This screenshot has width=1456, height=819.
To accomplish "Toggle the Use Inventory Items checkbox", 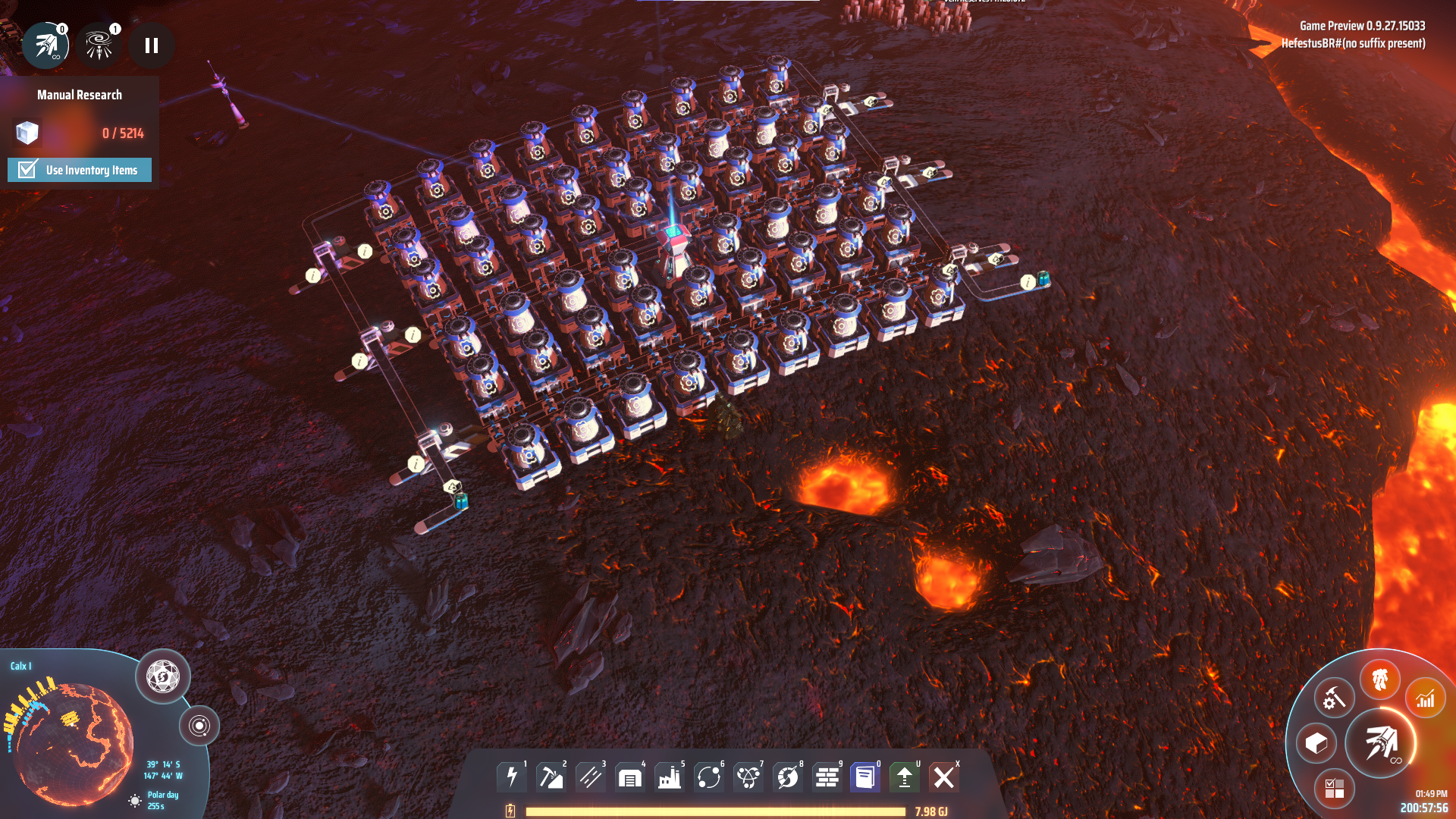I will (x=28, y=169).
